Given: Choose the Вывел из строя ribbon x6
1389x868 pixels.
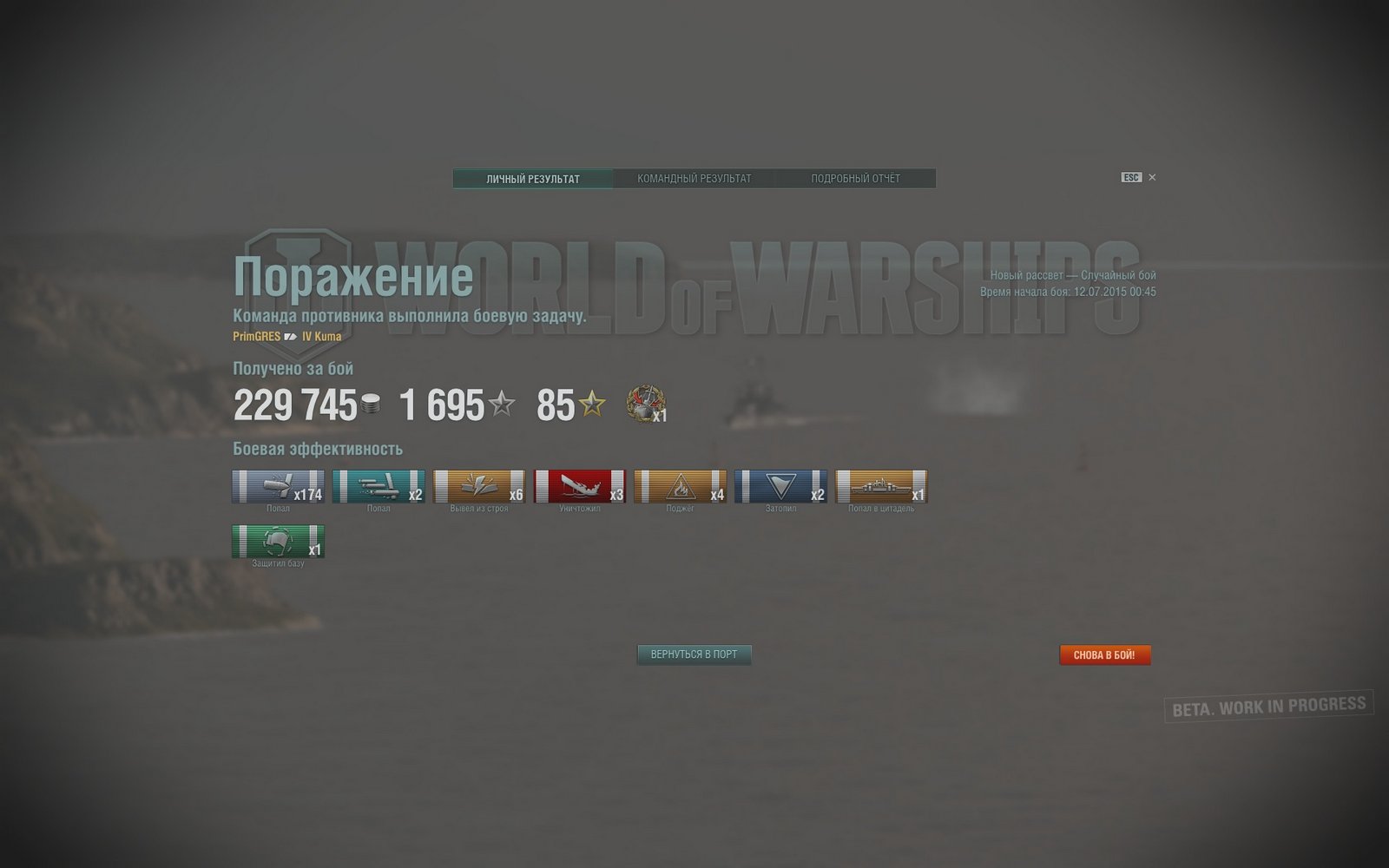Looking at the screenshot, I should pos(479,487).
